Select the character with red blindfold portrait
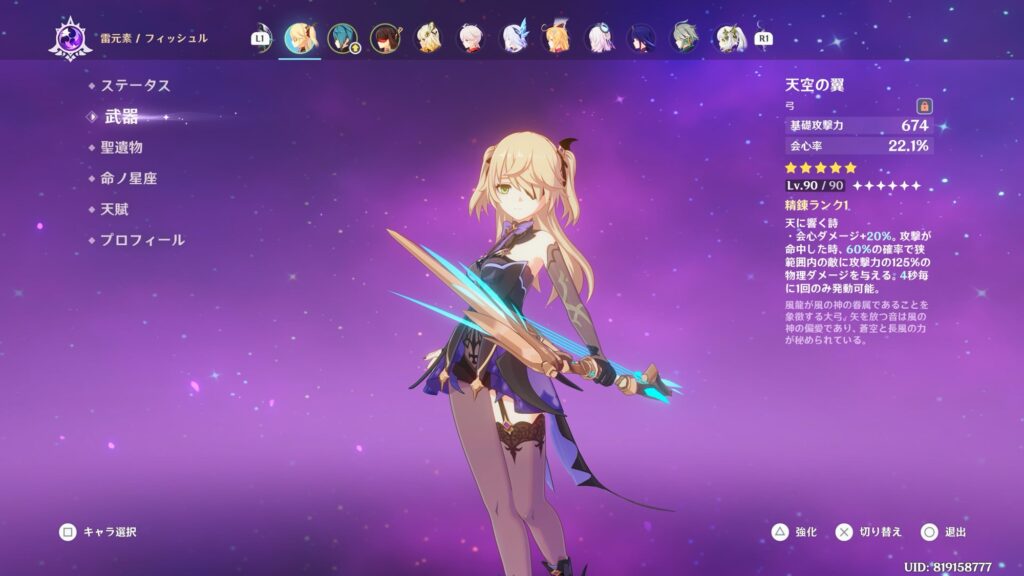The image size is (1024, 576). (385, 38)
